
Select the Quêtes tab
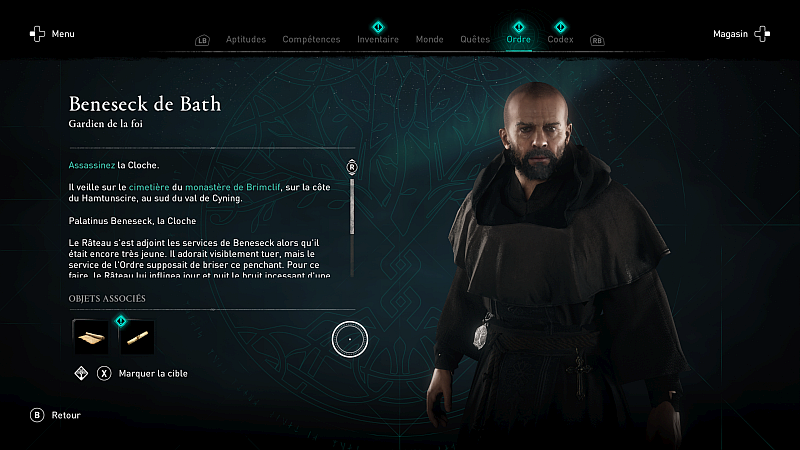tap(474, 40)
